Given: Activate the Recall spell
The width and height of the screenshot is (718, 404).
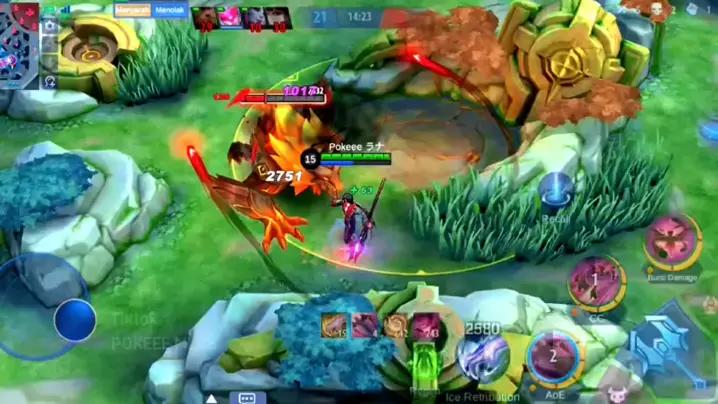Looking at the screenshot, I should click(x=555, y=190).
